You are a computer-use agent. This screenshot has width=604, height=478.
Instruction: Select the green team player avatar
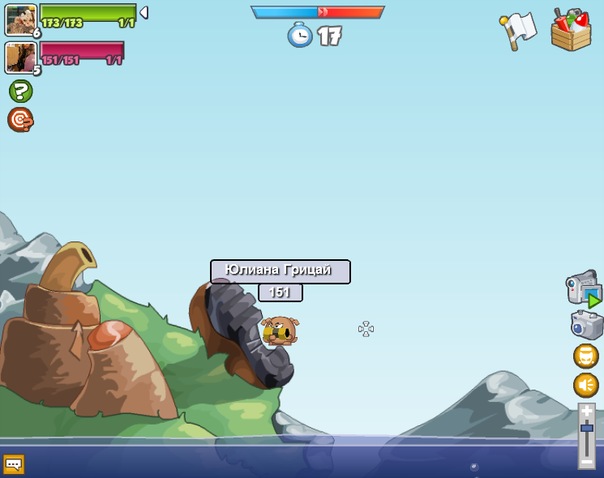(x=20, y=18)
